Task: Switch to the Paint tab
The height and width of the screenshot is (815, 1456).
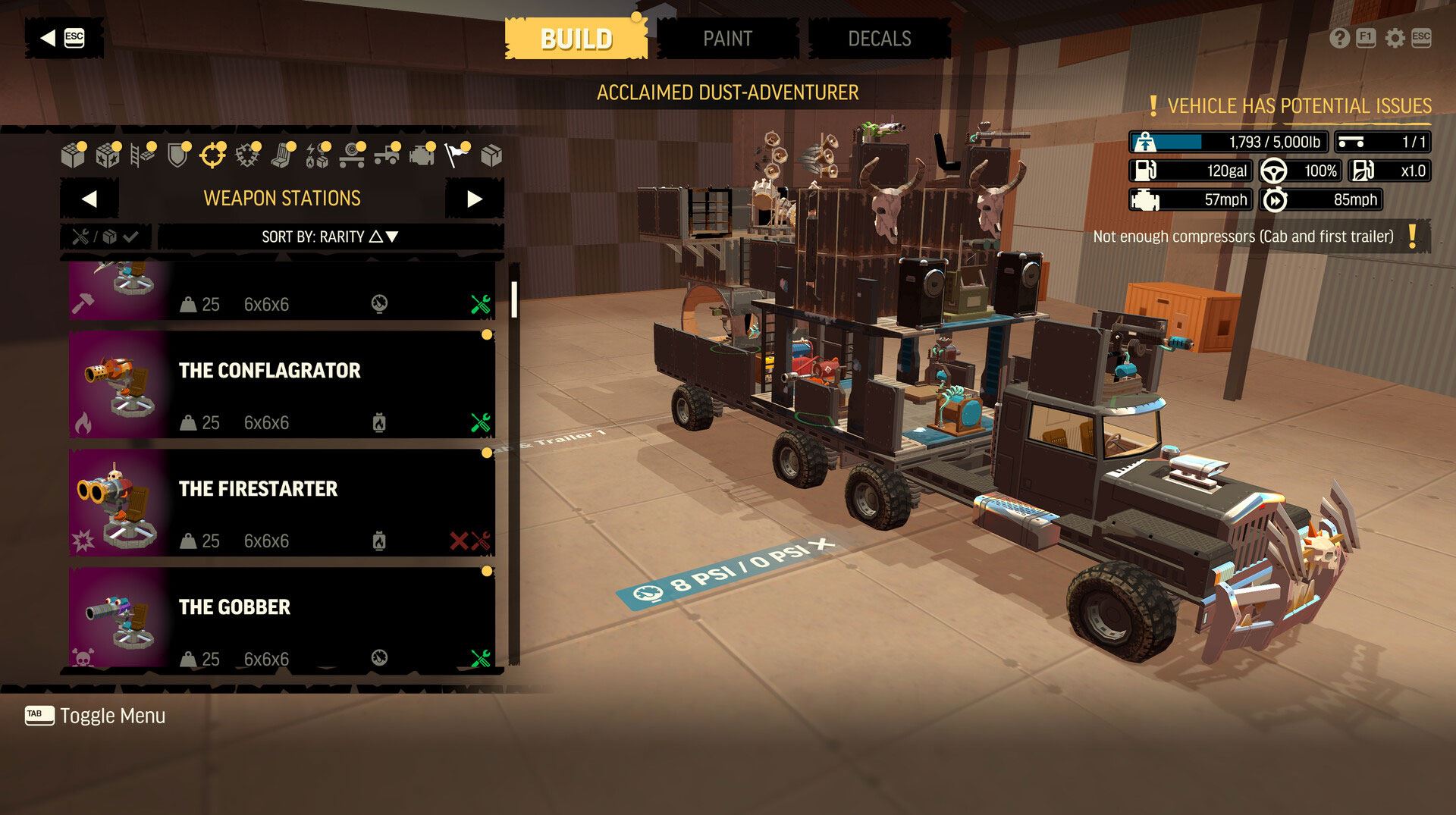Action: [727, 39]
